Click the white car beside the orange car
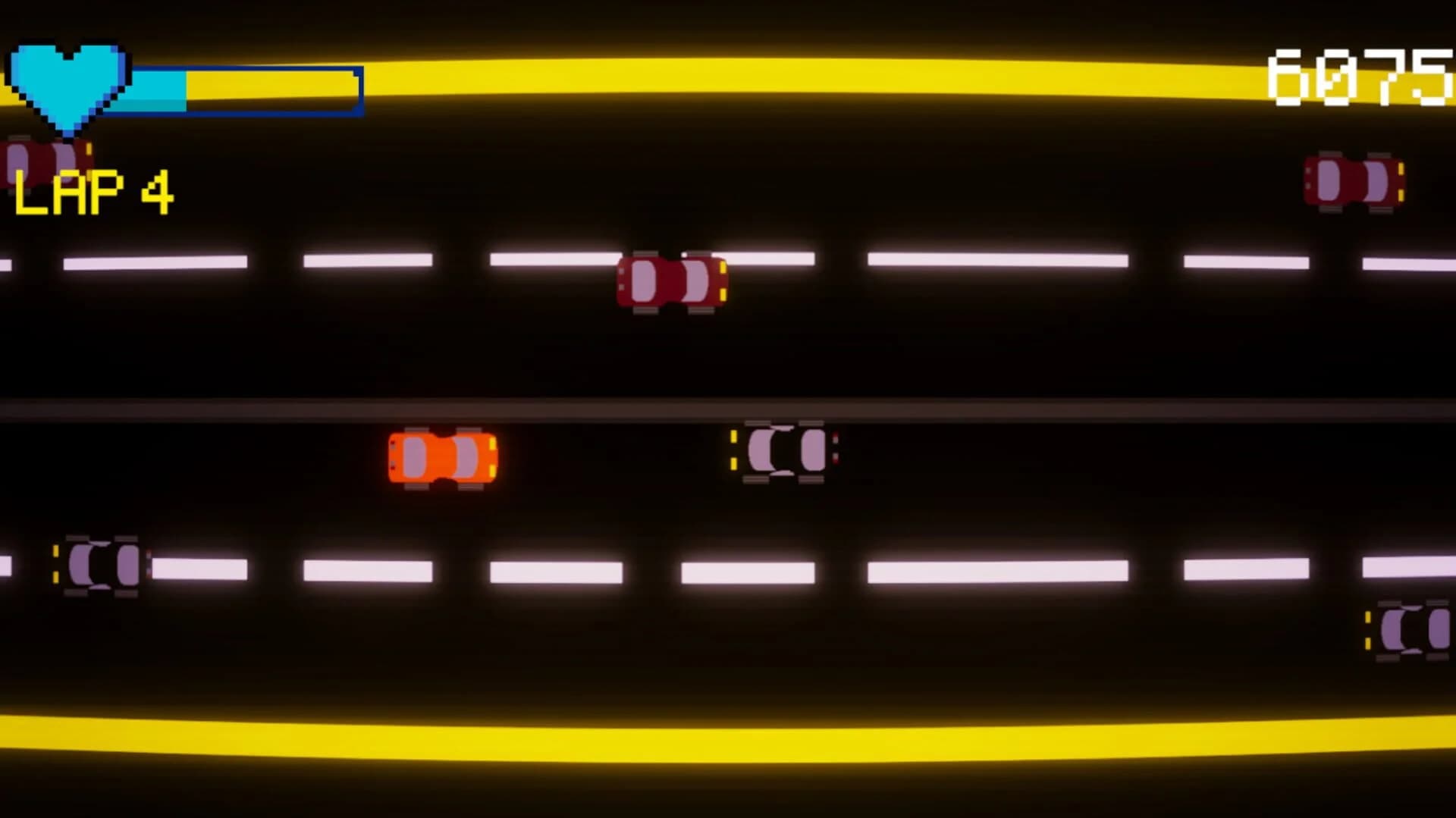The height and width of the screenshot is (818, 1456). [x=785, y=451]
